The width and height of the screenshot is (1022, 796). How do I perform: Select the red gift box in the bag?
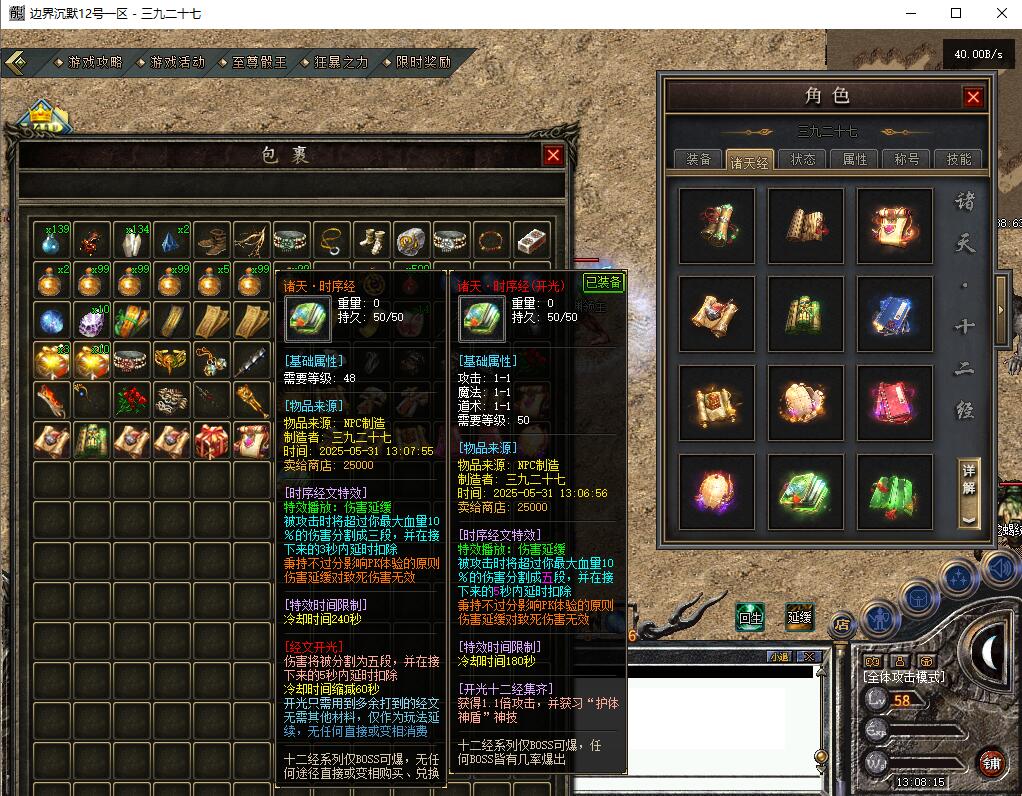211,439
